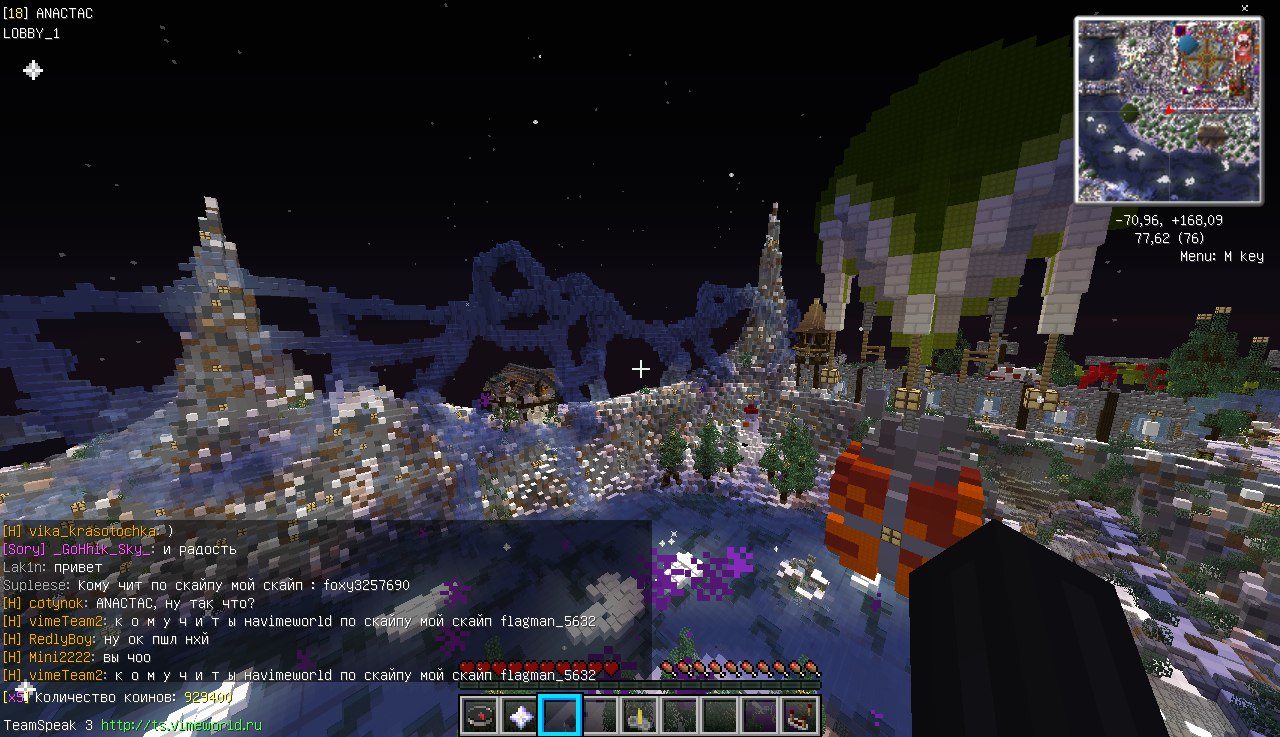Select the compass hotbar slot
Viewport: 1280px width, 737px height.
(x=480, y=716)
